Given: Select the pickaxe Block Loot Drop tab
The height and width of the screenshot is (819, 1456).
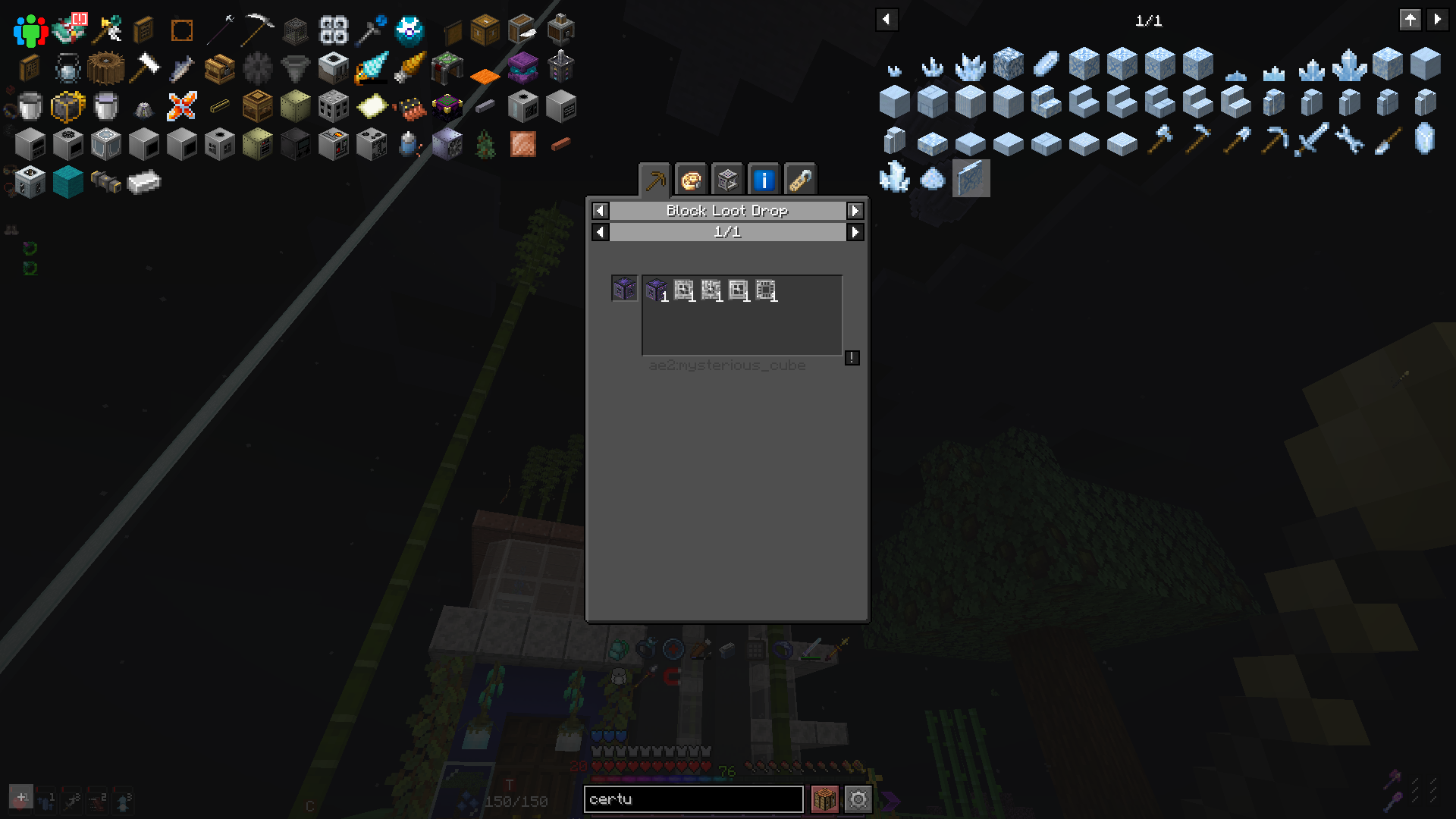Looking at the screenshot, I should [656, 180].
